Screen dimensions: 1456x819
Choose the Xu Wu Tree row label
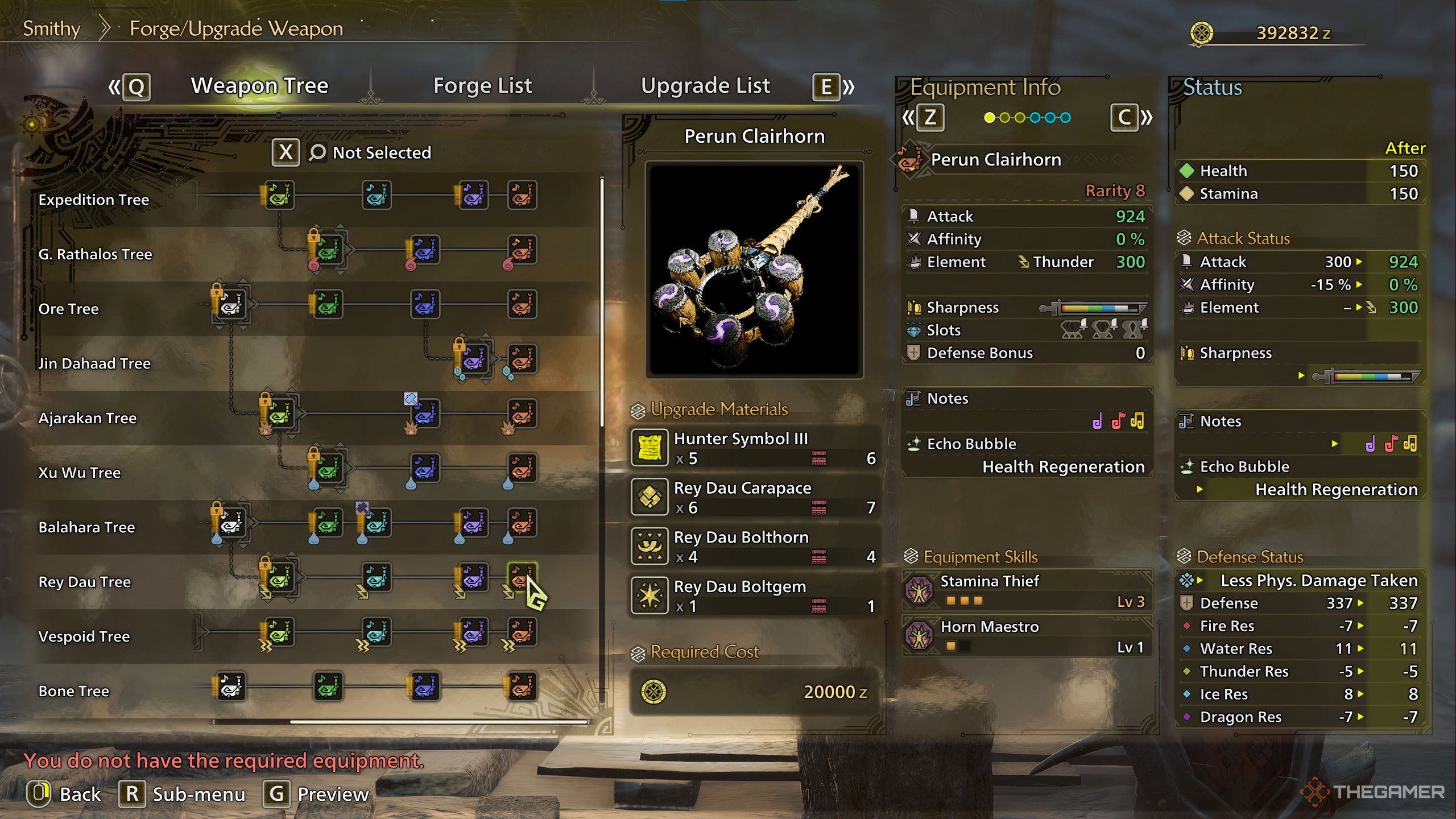(x=80, y=473)
